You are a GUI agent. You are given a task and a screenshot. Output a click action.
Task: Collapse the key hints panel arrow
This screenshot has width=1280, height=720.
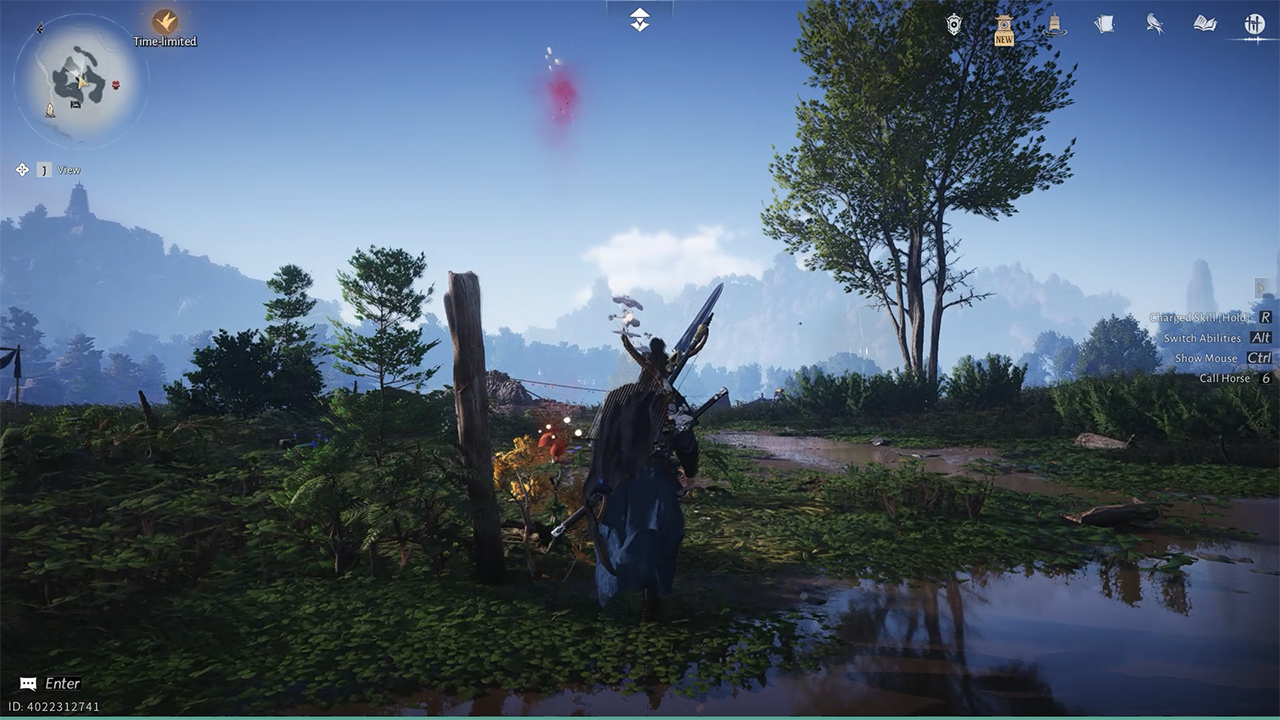click(x=1262, y=287)
